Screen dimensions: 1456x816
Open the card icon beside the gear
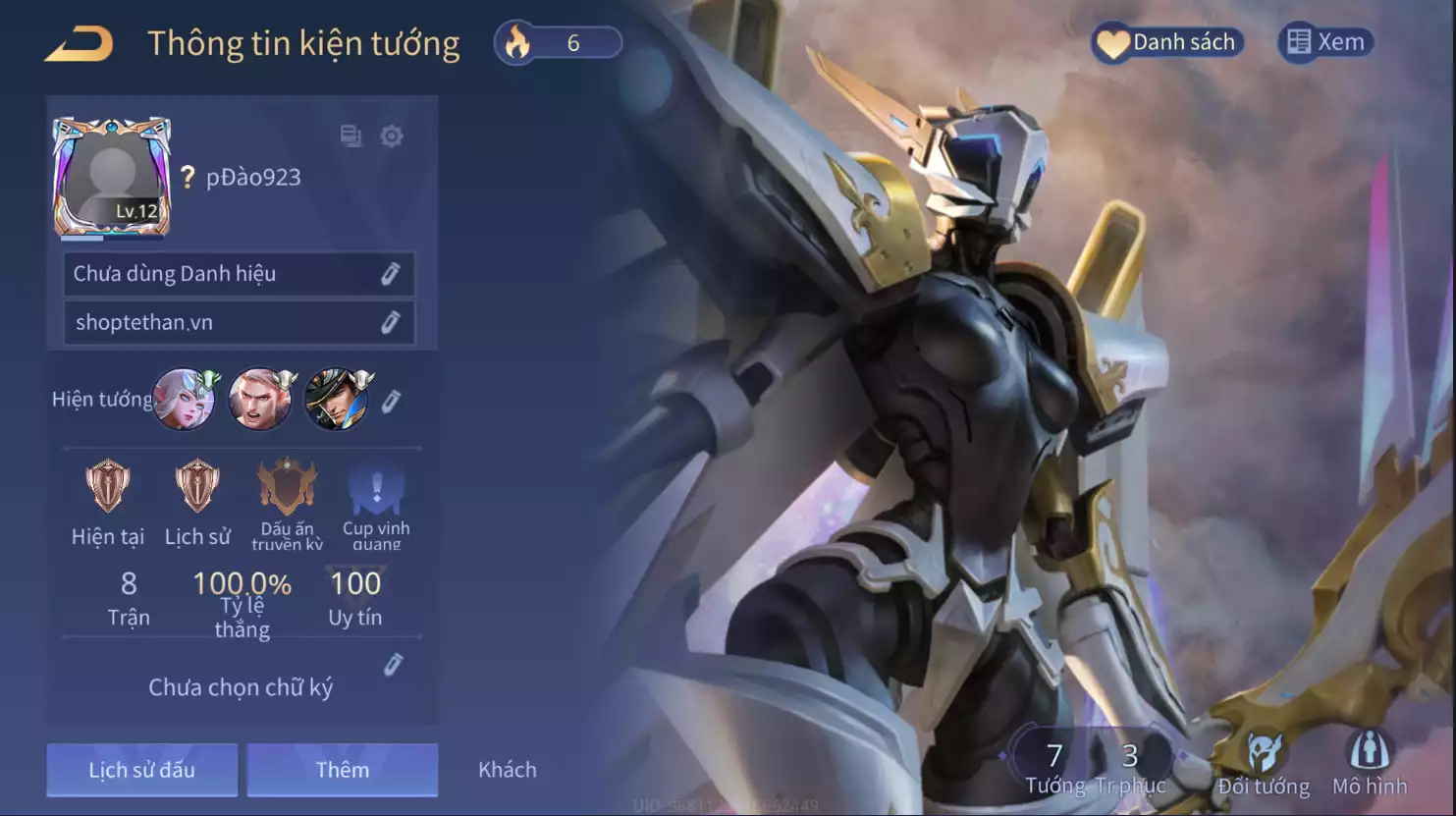click(x=351, y=136)
